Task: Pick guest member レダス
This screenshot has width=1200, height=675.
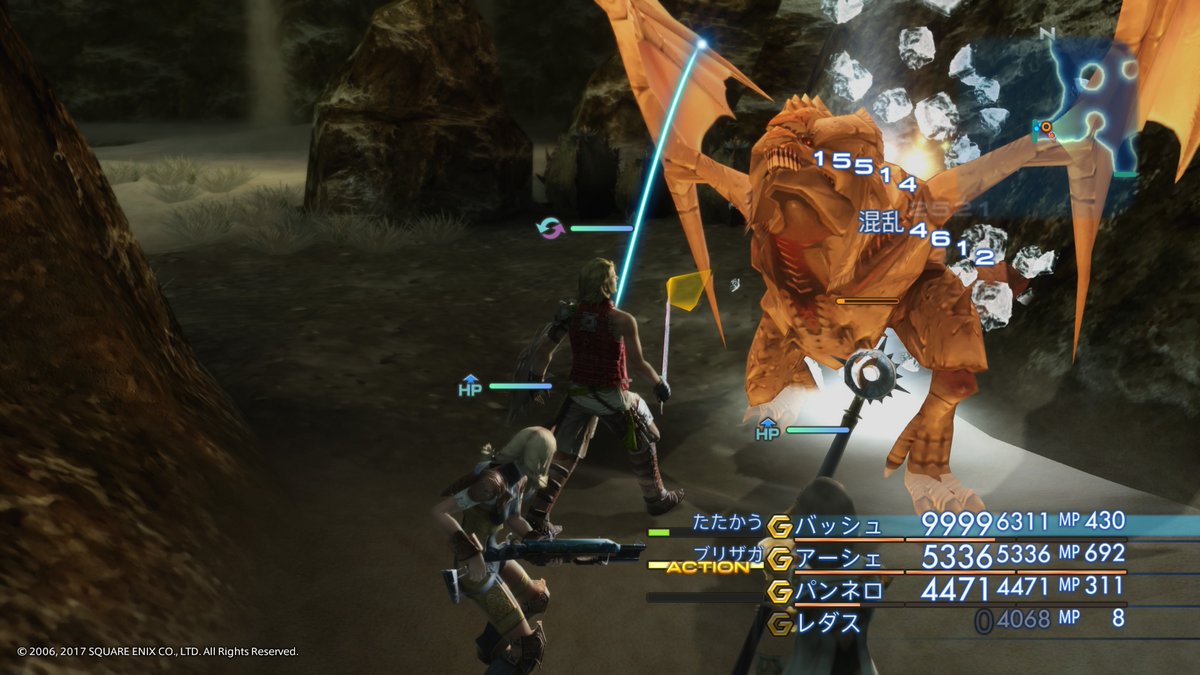Action: pos(828,623)
